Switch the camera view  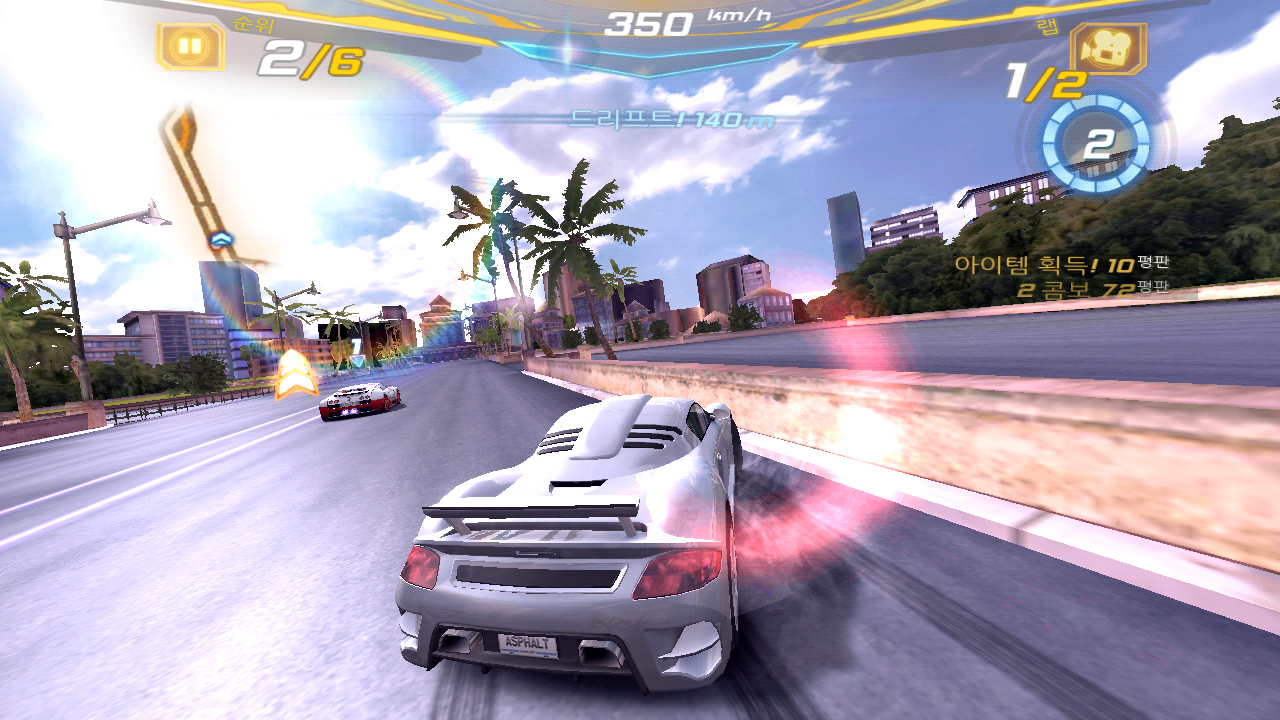click(x=1108, y=46)
